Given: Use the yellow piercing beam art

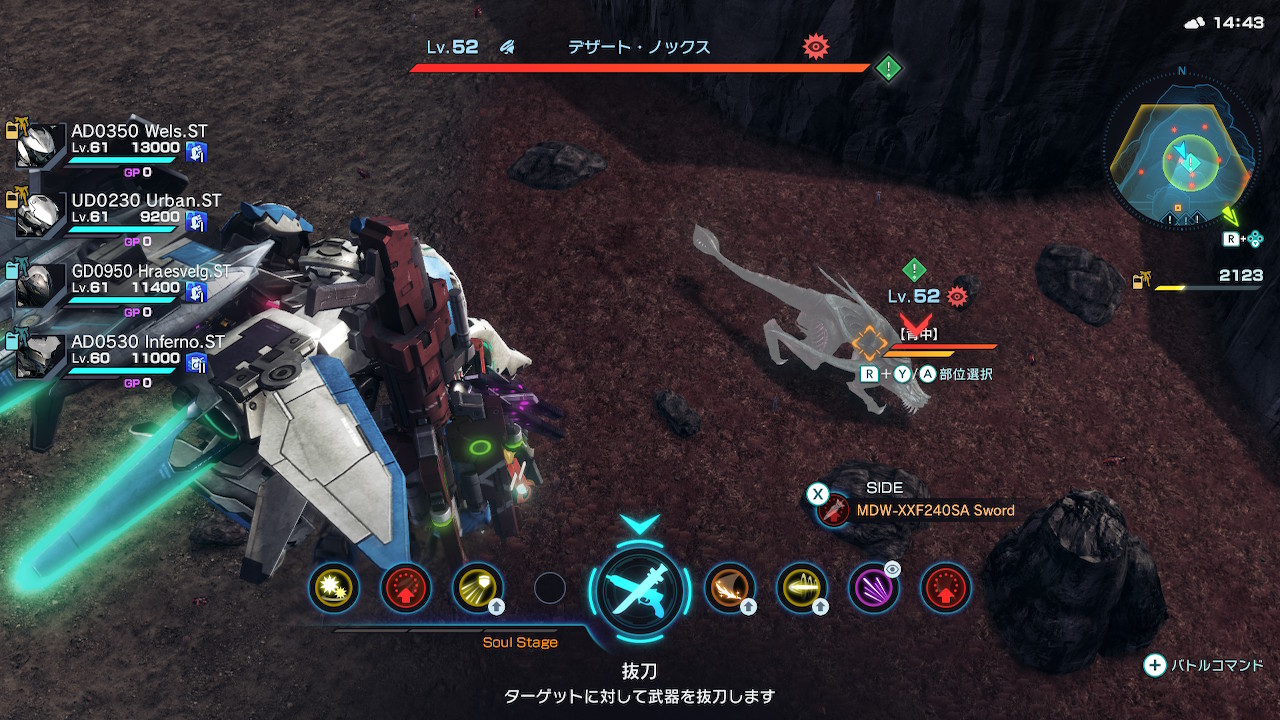Looking at the screenshot, I should coord(802,588).
